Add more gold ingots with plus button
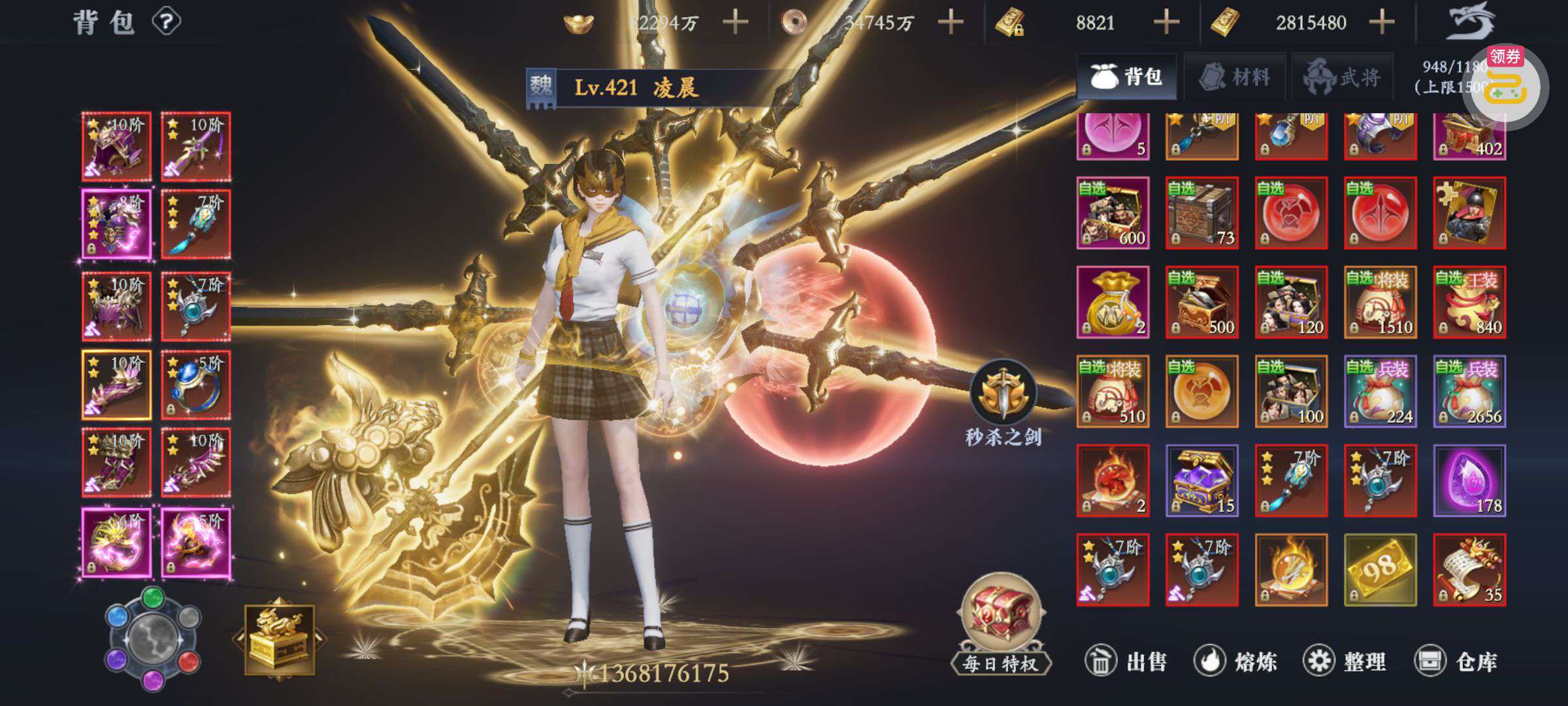 pos(735,23)
